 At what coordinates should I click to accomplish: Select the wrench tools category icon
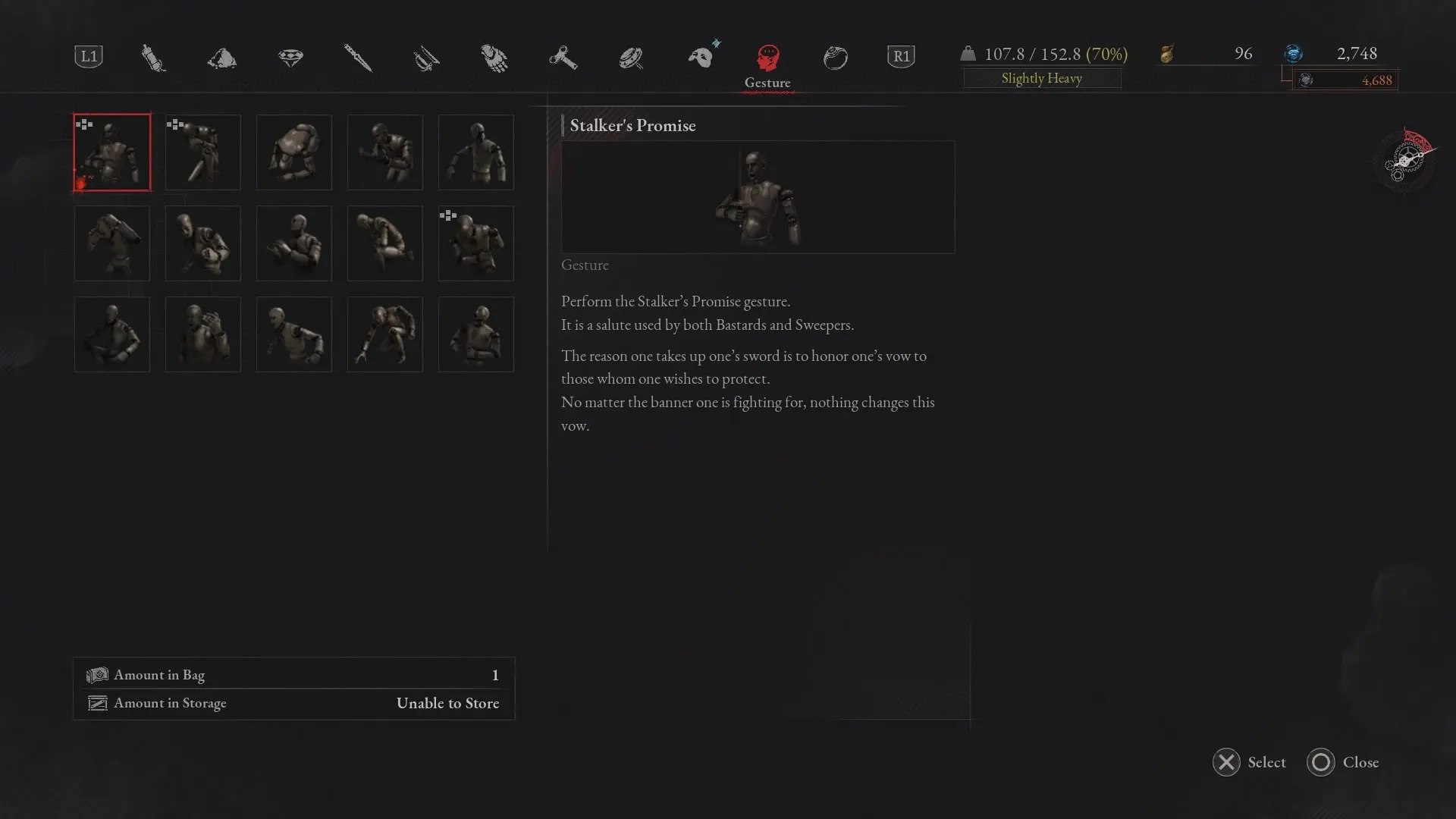tap(563, 57)
